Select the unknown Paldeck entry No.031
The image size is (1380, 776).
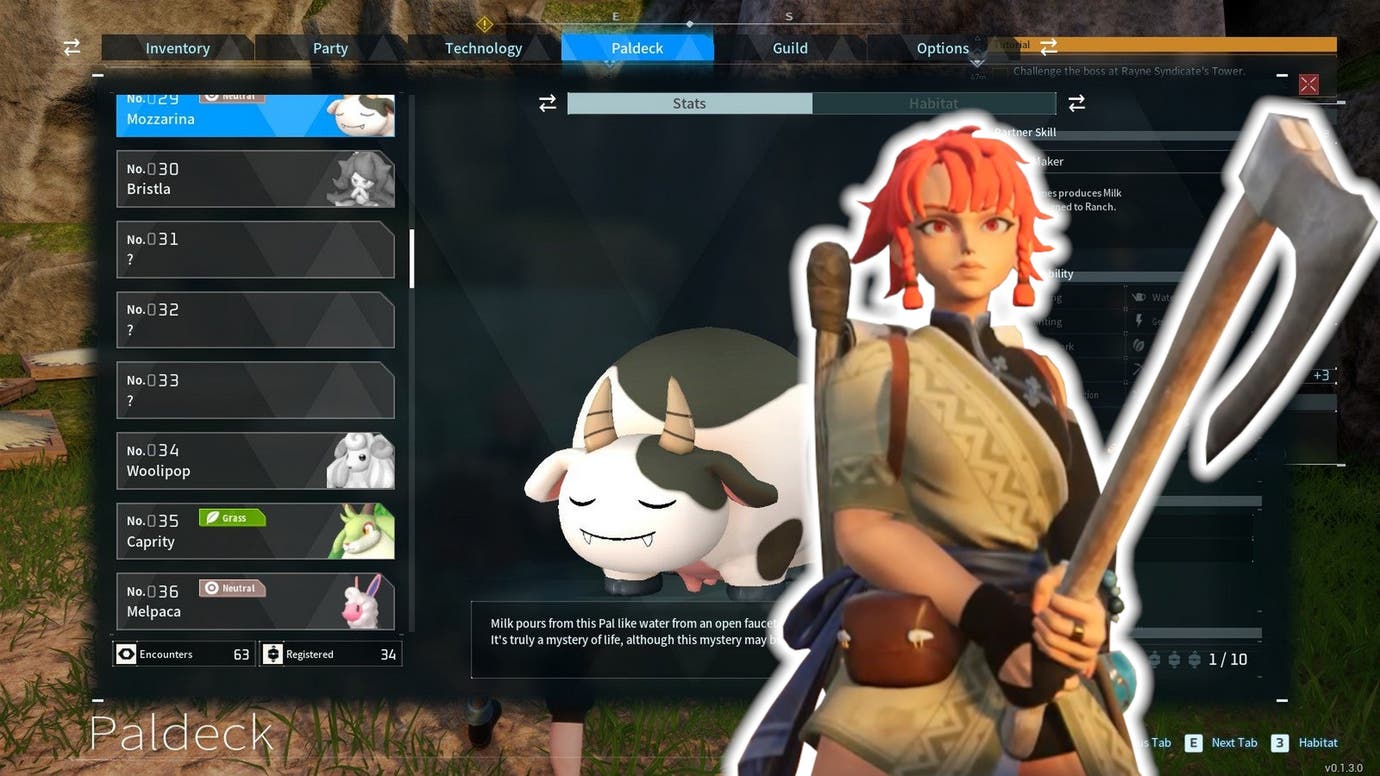pos(255,249)
